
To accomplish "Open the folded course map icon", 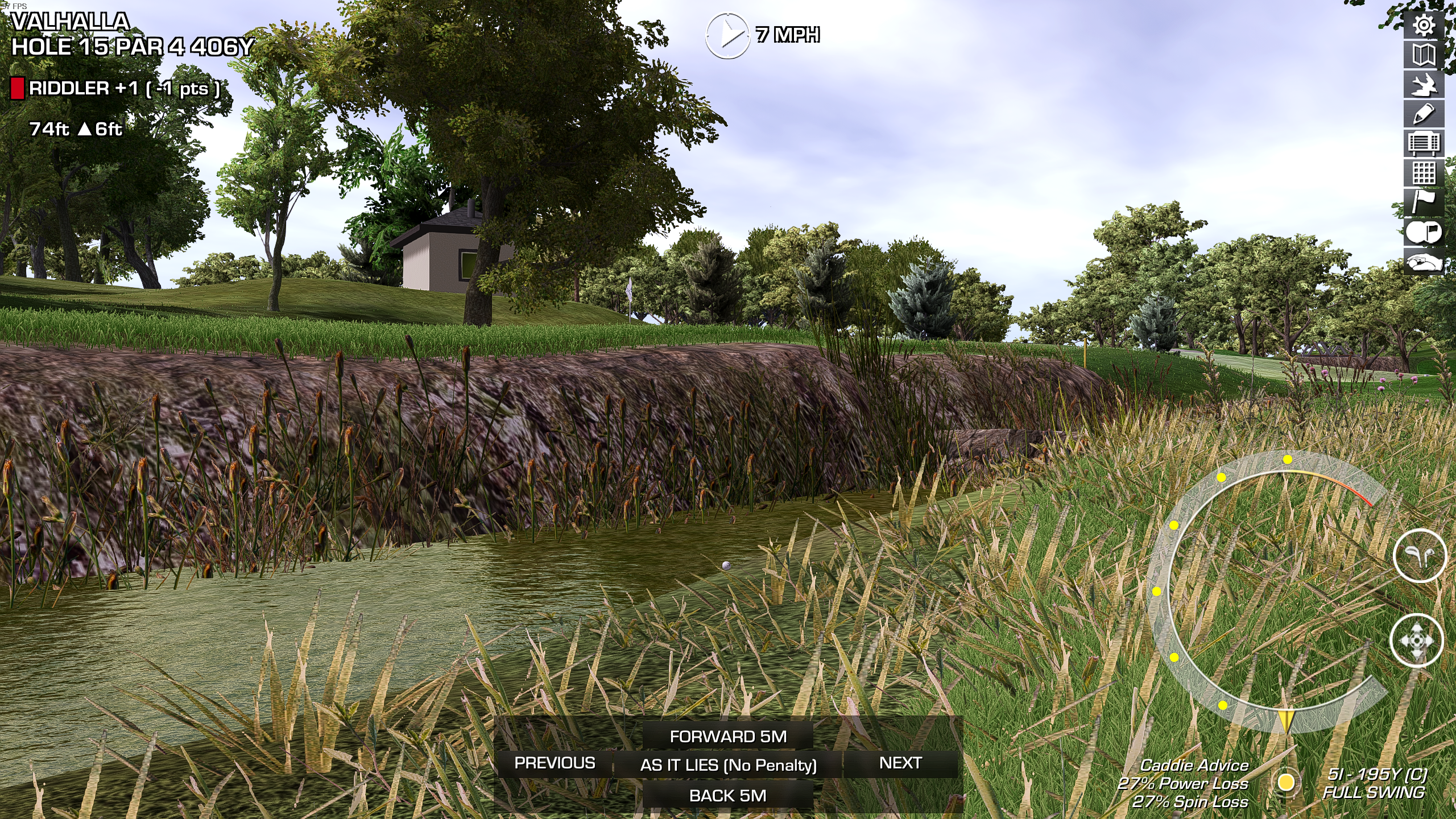I will (x=1424, y=55).
